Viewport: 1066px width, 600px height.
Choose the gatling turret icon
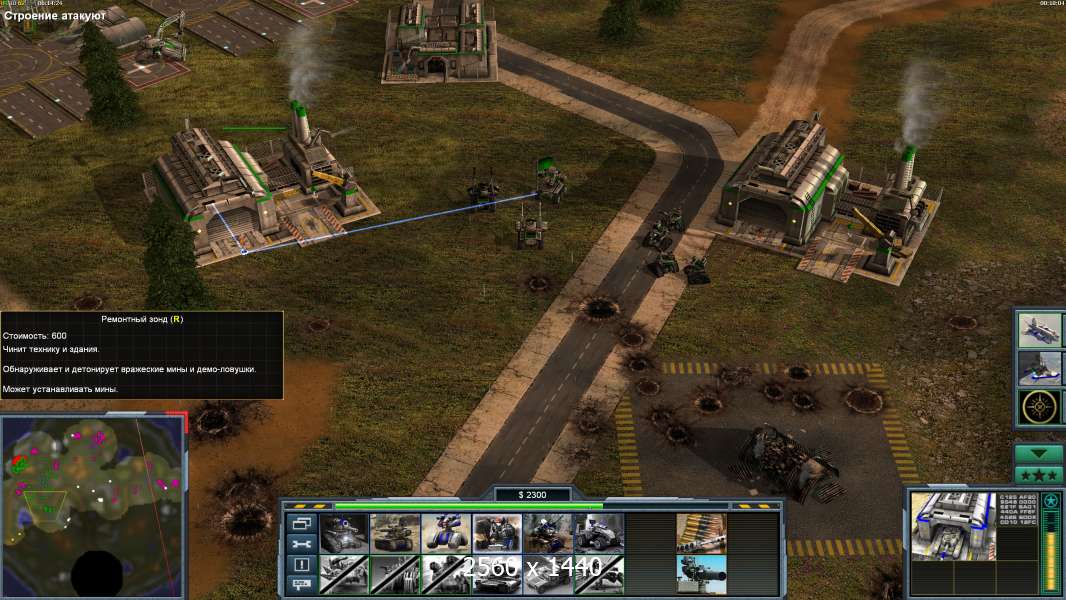[701, 575]
